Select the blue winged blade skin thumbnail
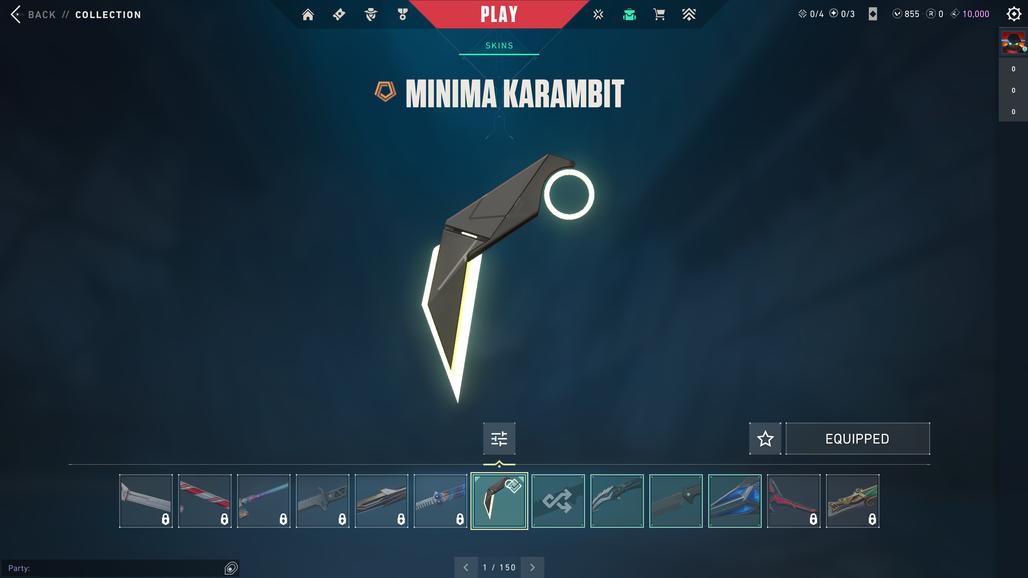The image size is (1028, 578). 735,501
